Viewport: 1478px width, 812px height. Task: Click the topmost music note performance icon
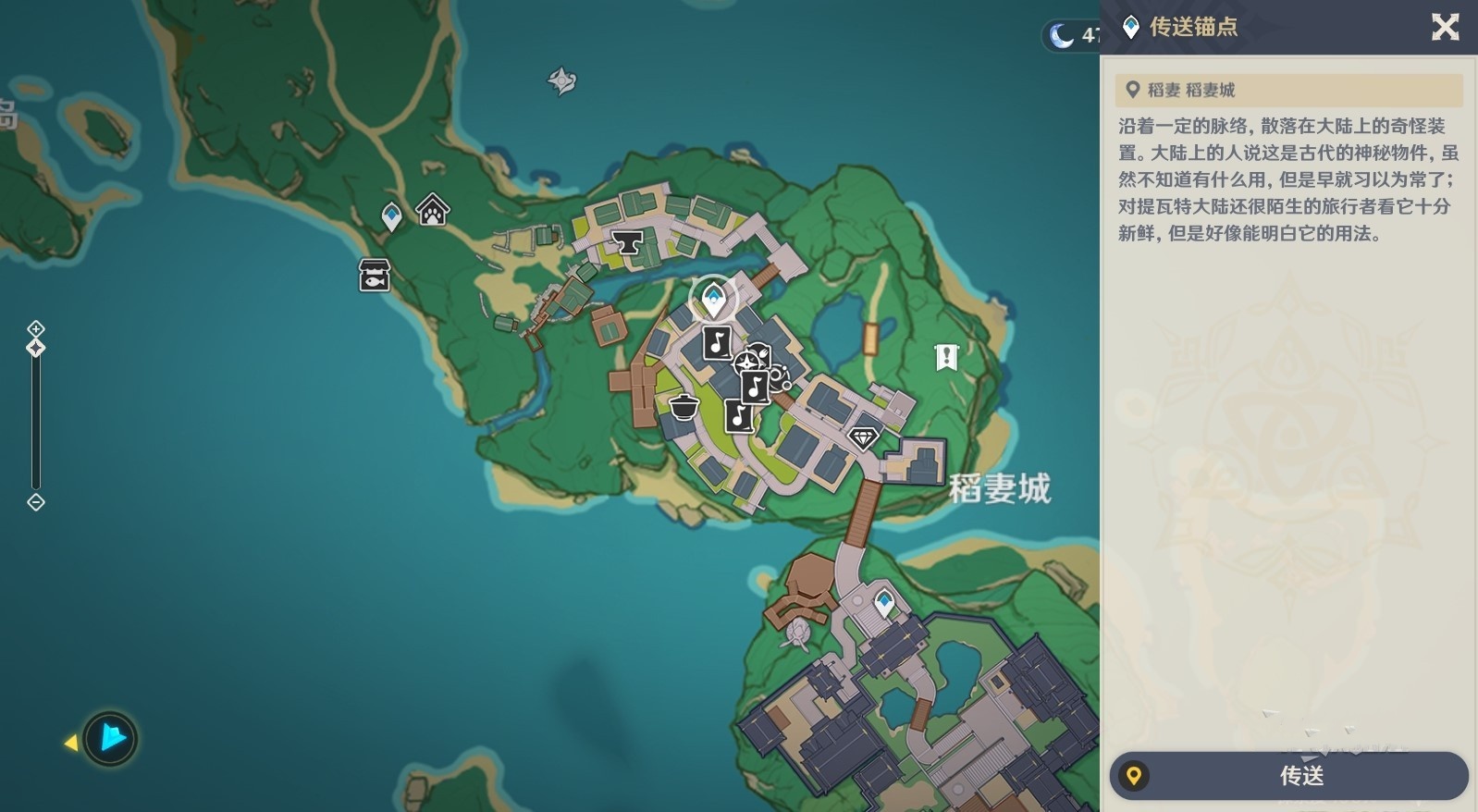pyautogui.click(x=716, y=343)
